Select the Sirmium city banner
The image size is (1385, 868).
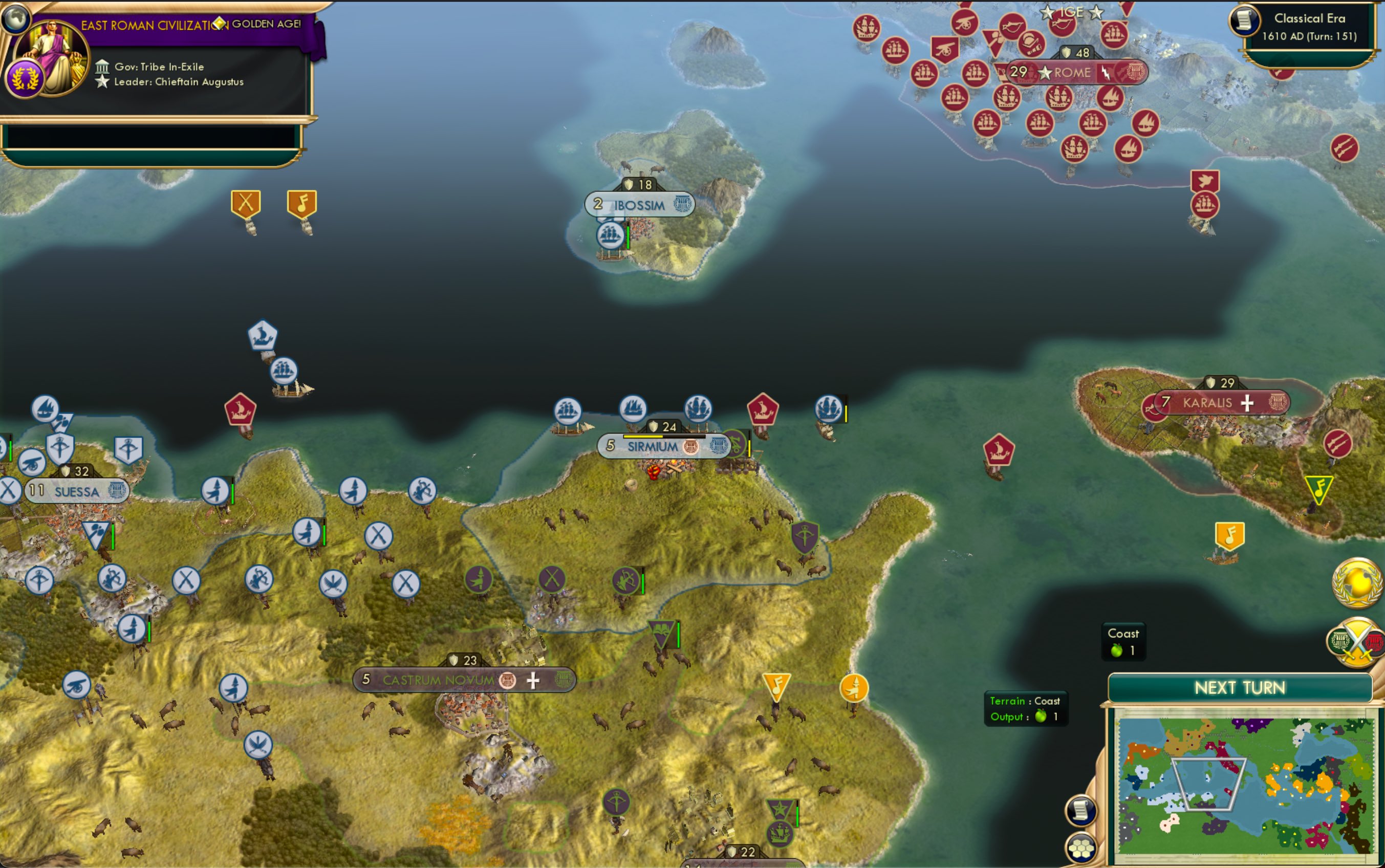coord(652,447)
